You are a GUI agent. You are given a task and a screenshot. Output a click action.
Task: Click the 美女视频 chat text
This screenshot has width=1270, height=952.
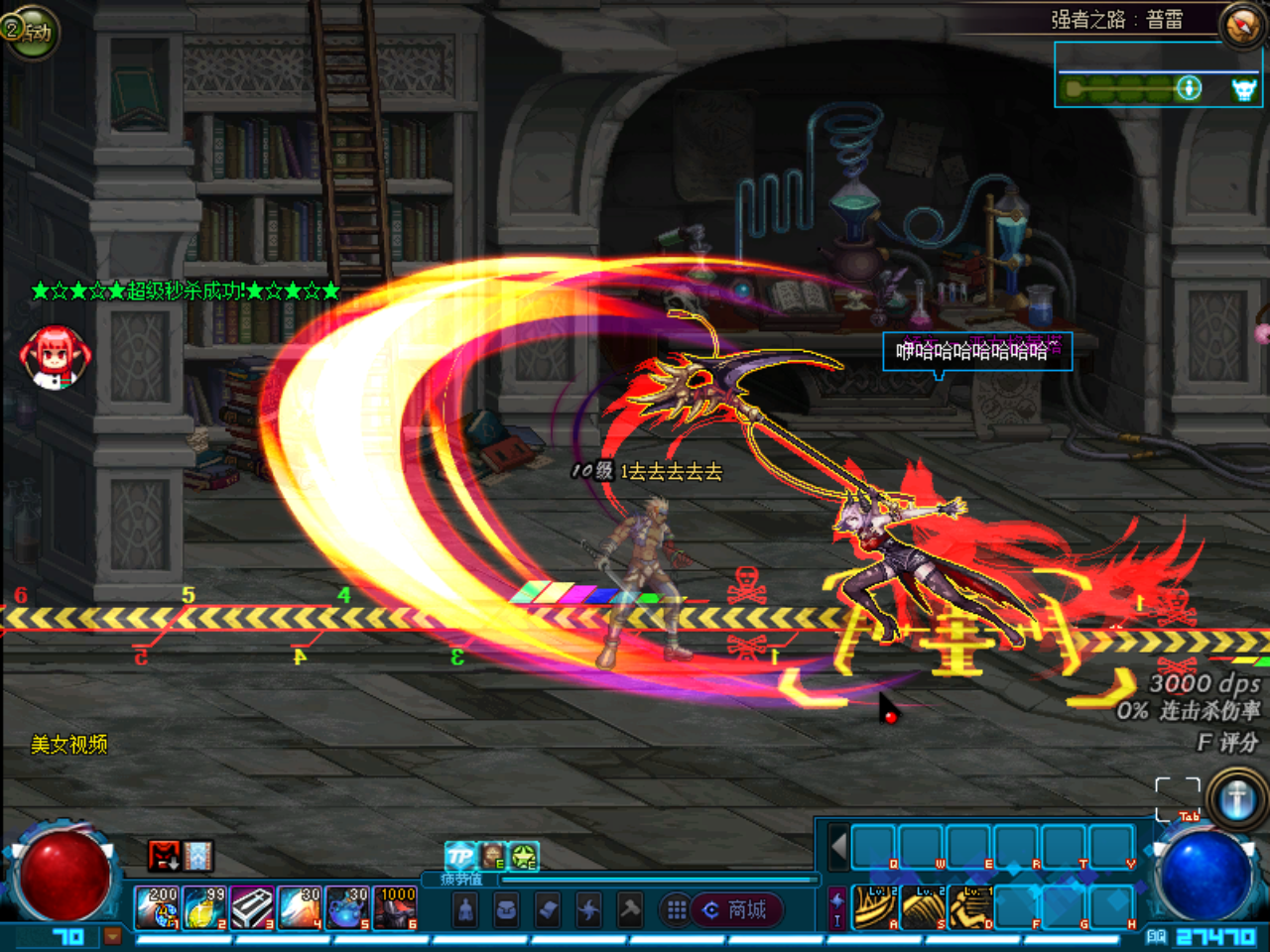pos(69,742)
